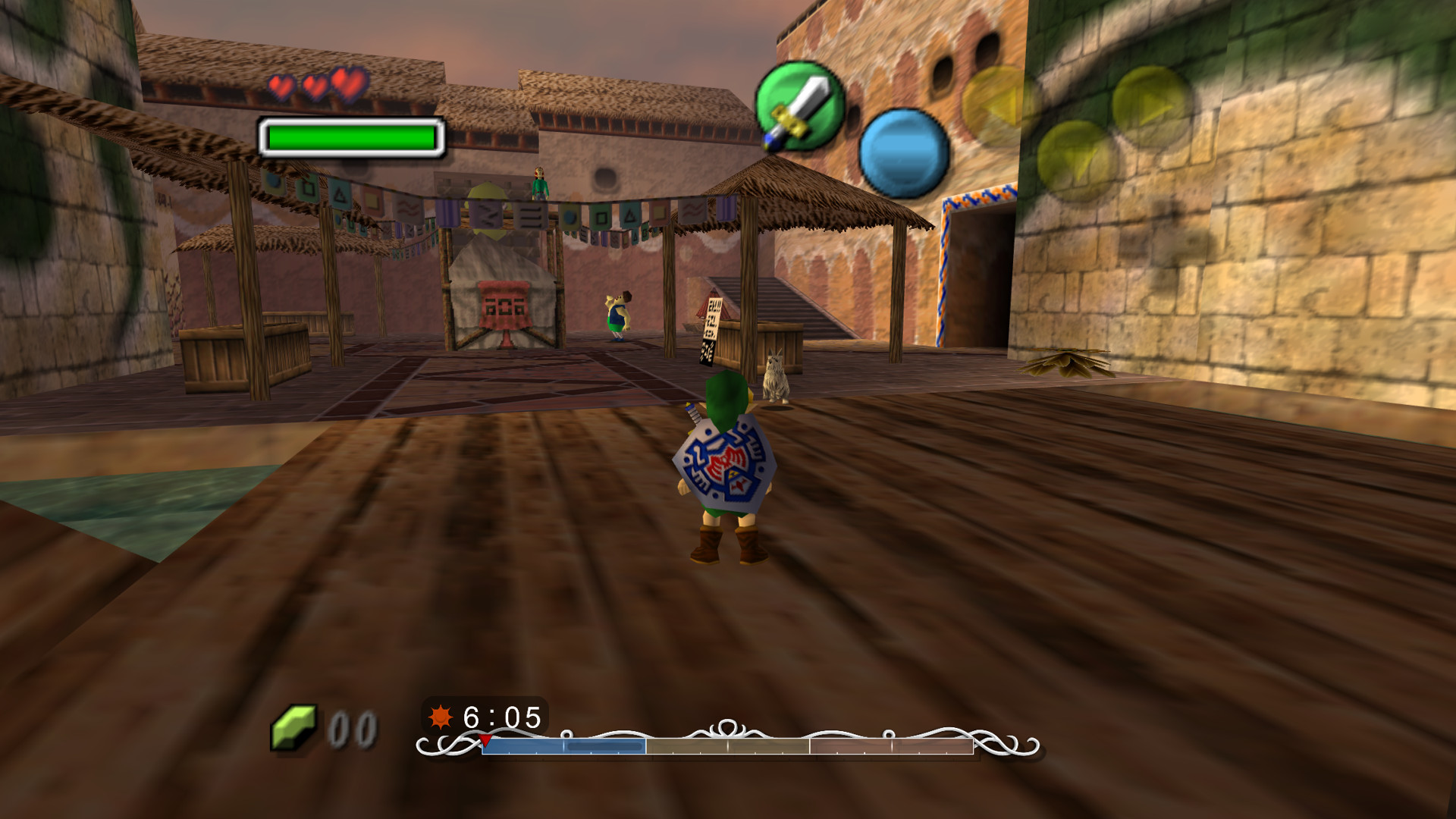Click the leftmost red heart container
The image size is (1456, 819).
[282, 86]
